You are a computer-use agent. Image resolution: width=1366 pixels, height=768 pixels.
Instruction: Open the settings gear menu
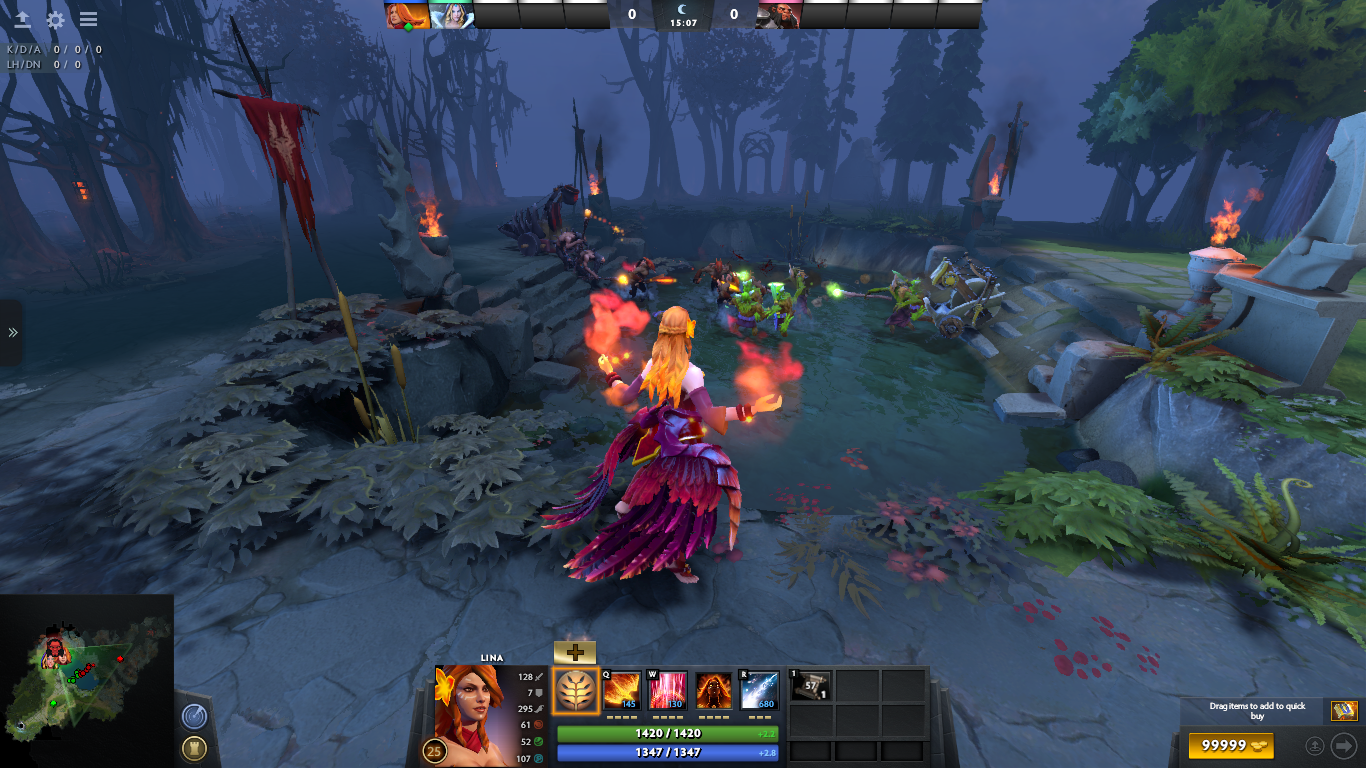tap(56, 20)
